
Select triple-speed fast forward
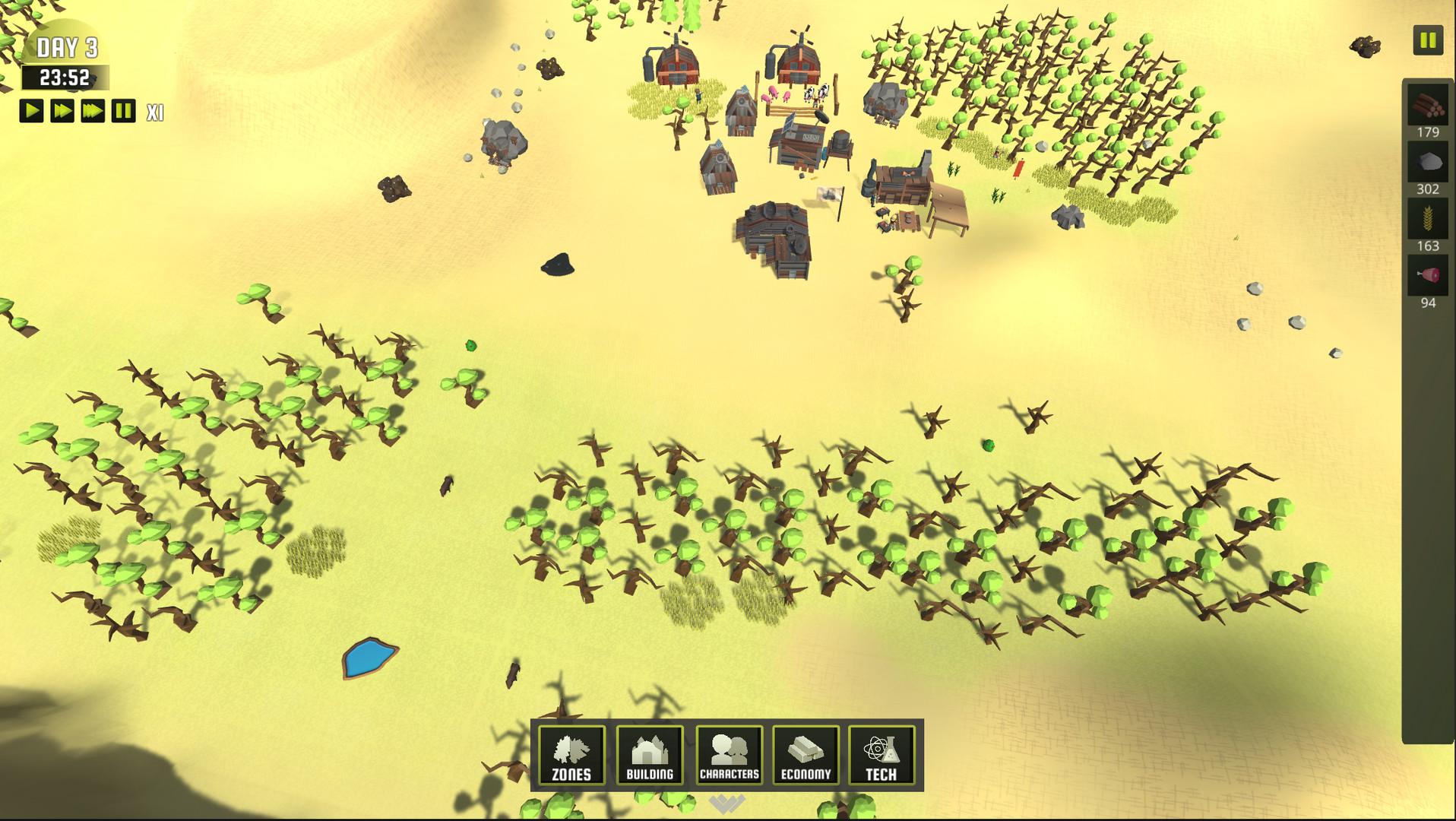tap(91, 111)
